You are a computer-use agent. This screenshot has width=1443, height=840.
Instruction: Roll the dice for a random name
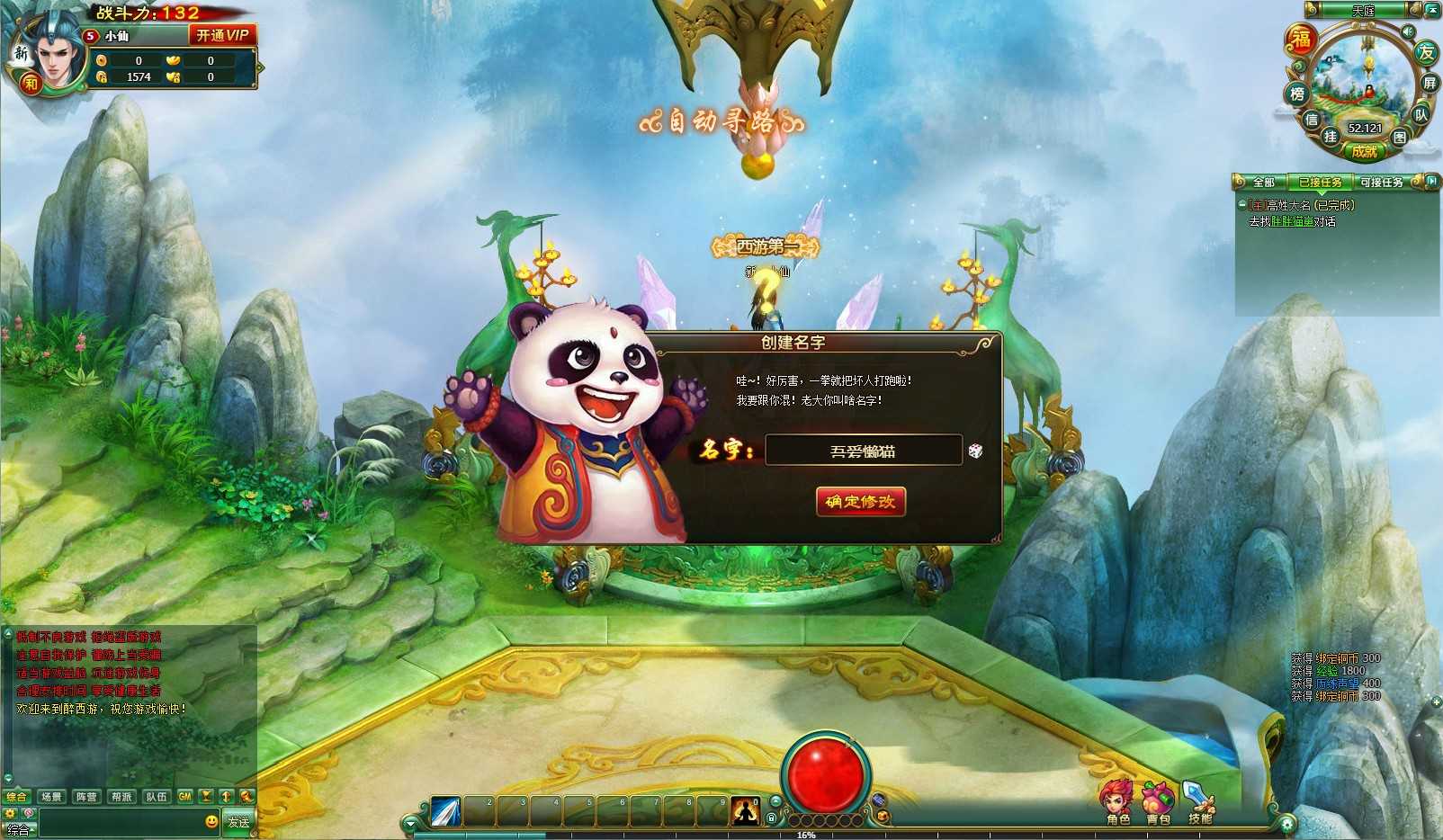pos(975,451)
